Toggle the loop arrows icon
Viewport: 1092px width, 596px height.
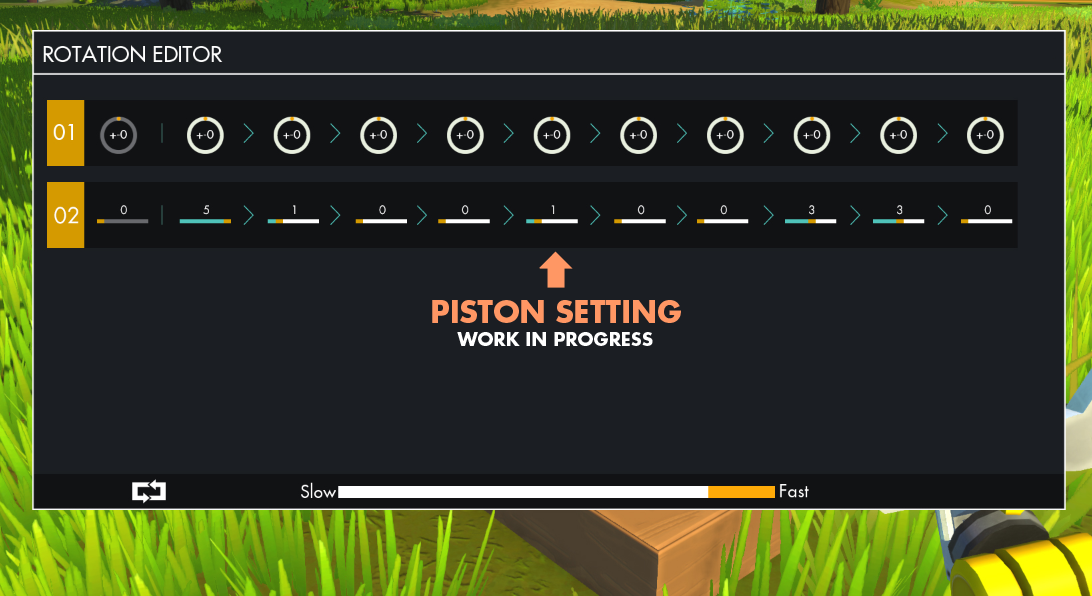point(149,491)
